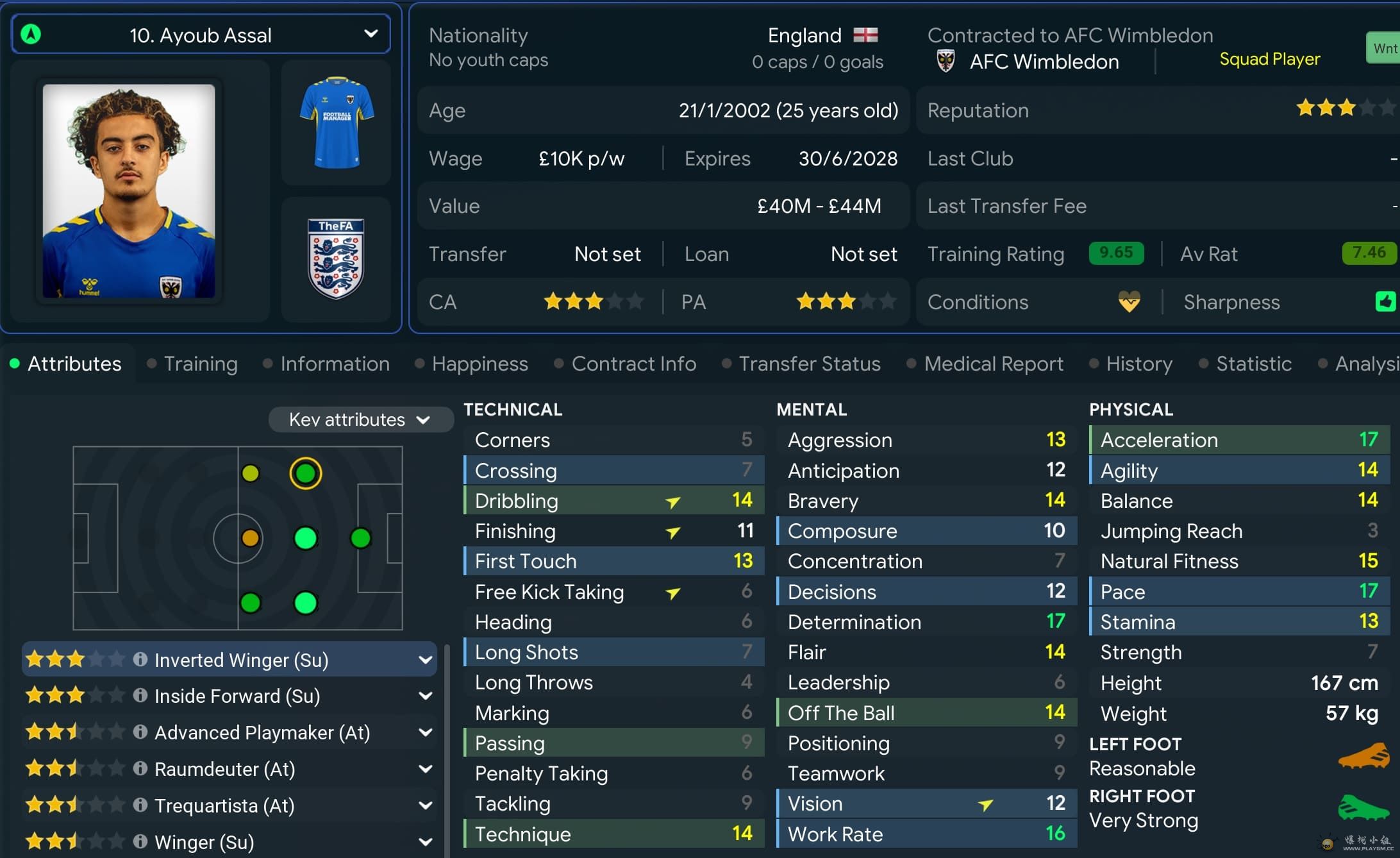Open the Information tab
The image size is (1400, 858).
[x=334, y=364]
